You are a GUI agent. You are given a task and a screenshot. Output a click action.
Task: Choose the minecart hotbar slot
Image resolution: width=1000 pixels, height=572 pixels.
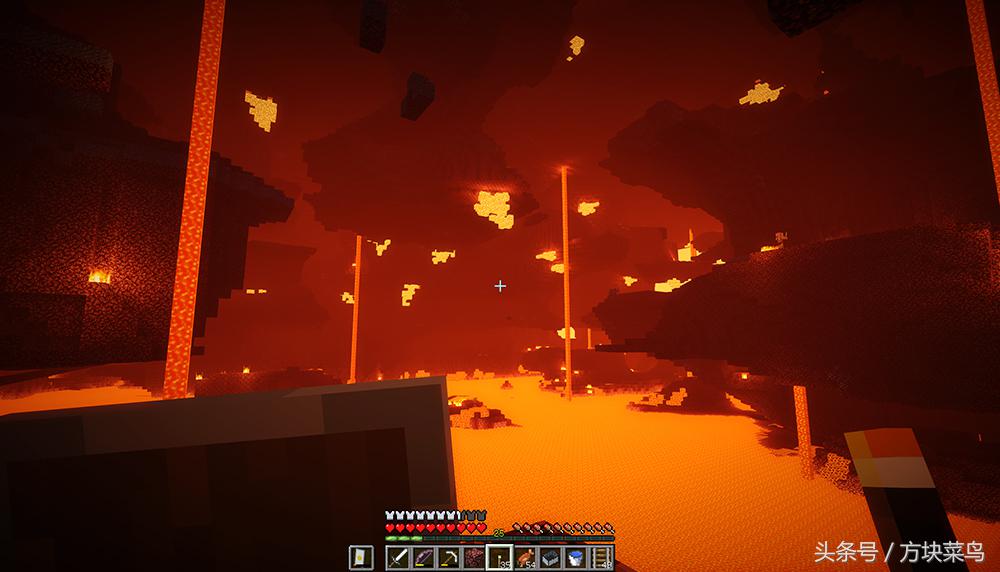tap(550, 557)
